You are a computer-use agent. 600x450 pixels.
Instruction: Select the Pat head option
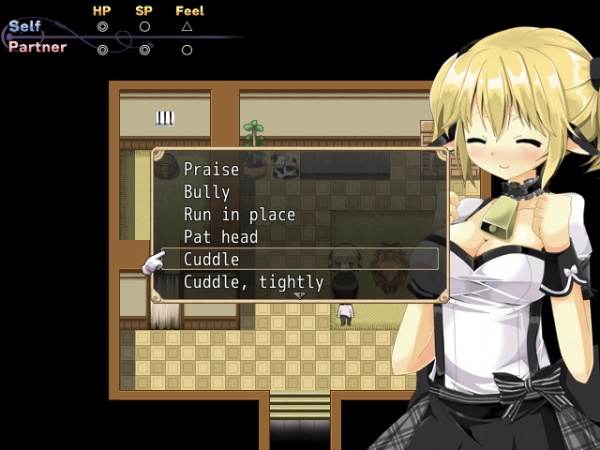220,237
